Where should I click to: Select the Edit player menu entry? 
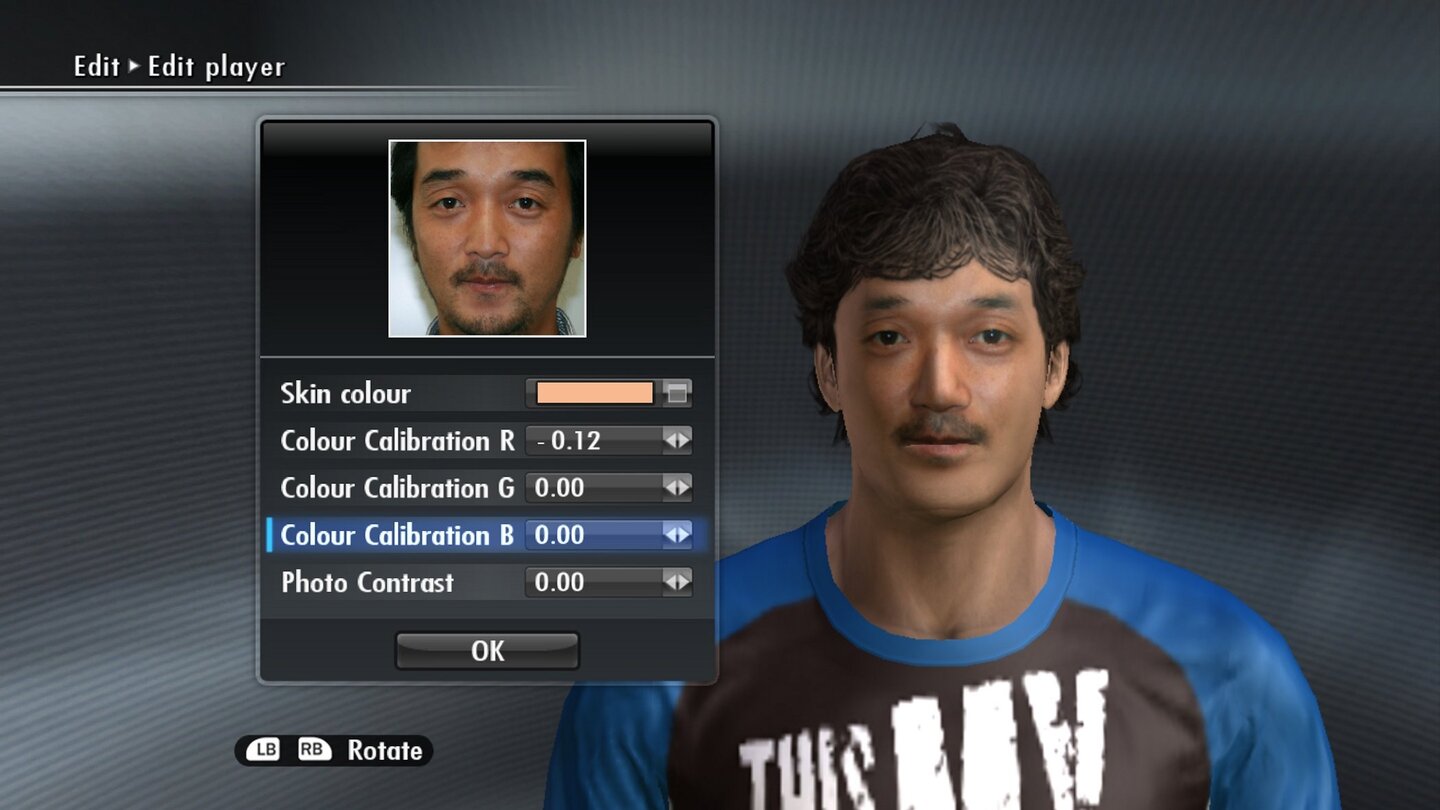click(x=215, y=67)
